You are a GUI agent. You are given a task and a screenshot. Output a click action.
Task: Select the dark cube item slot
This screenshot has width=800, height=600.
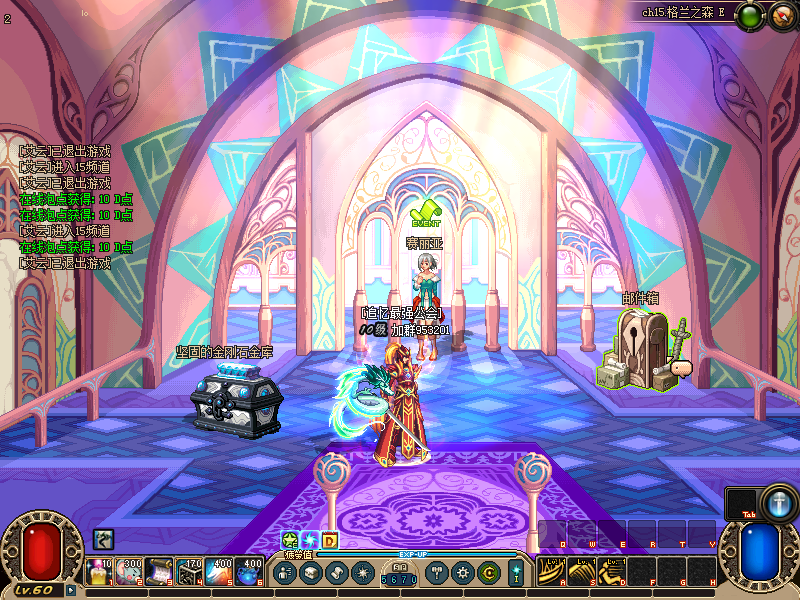click(x=190, y=570)
